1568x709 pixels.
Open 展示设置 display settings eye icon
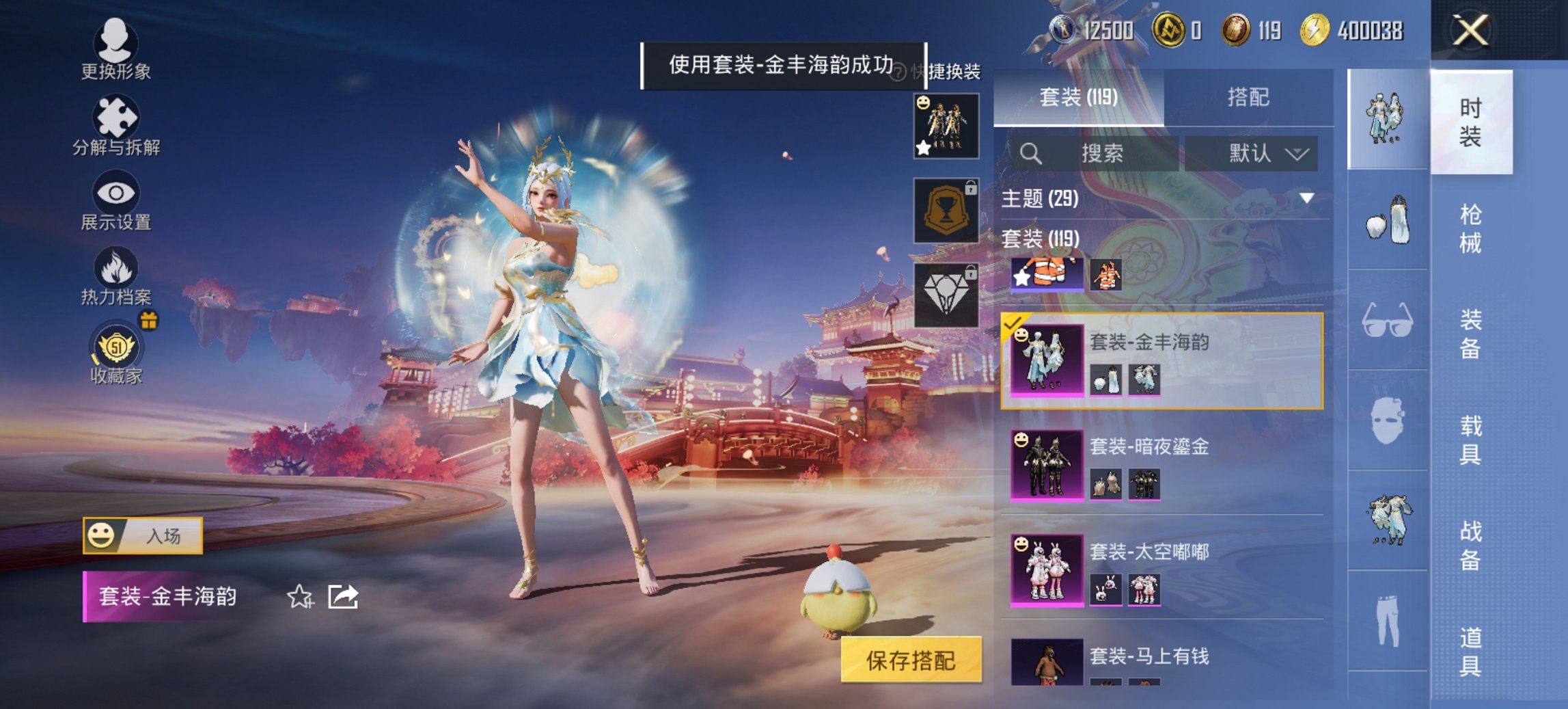[x=118, y=198]
